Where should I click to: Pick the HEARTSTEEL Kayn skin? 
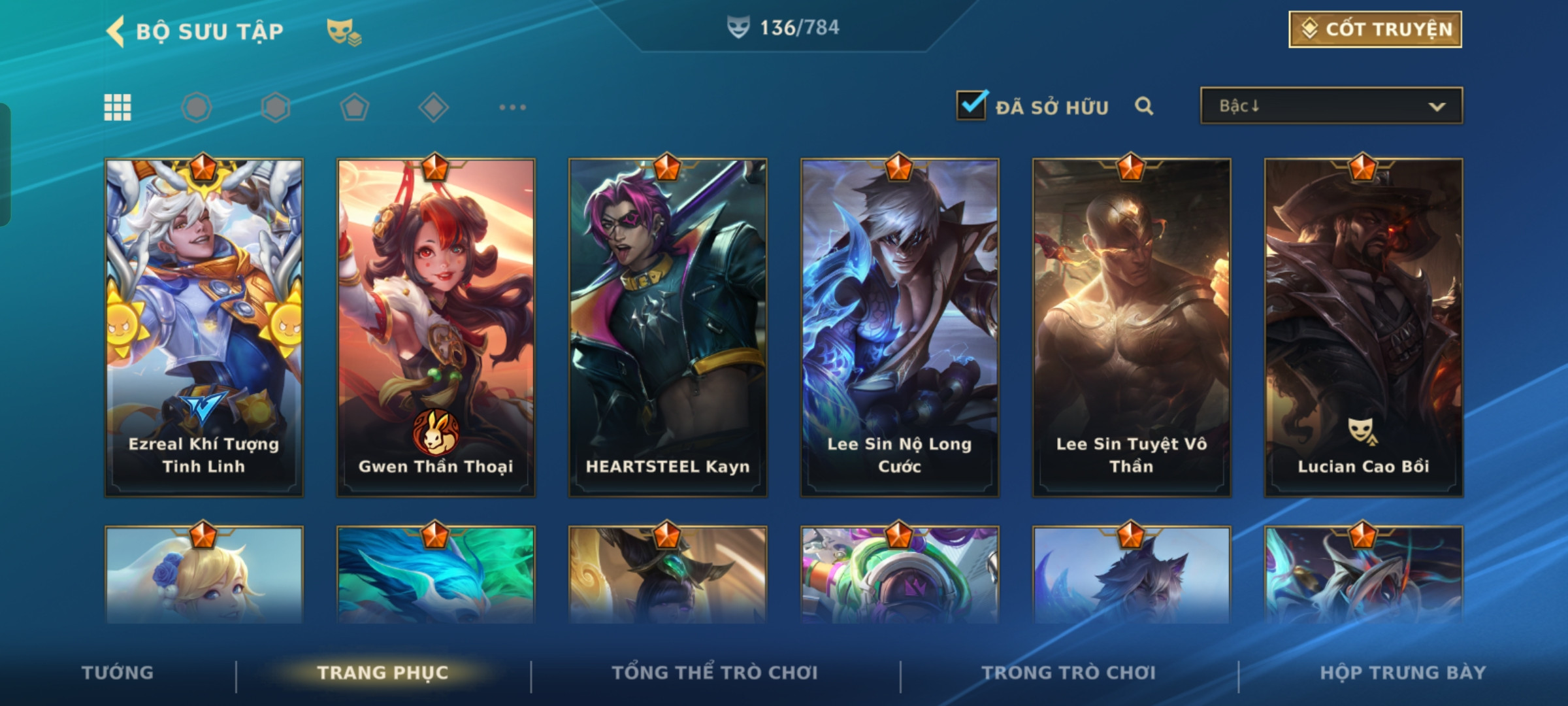pyautogui.click(x=668, y=327)
